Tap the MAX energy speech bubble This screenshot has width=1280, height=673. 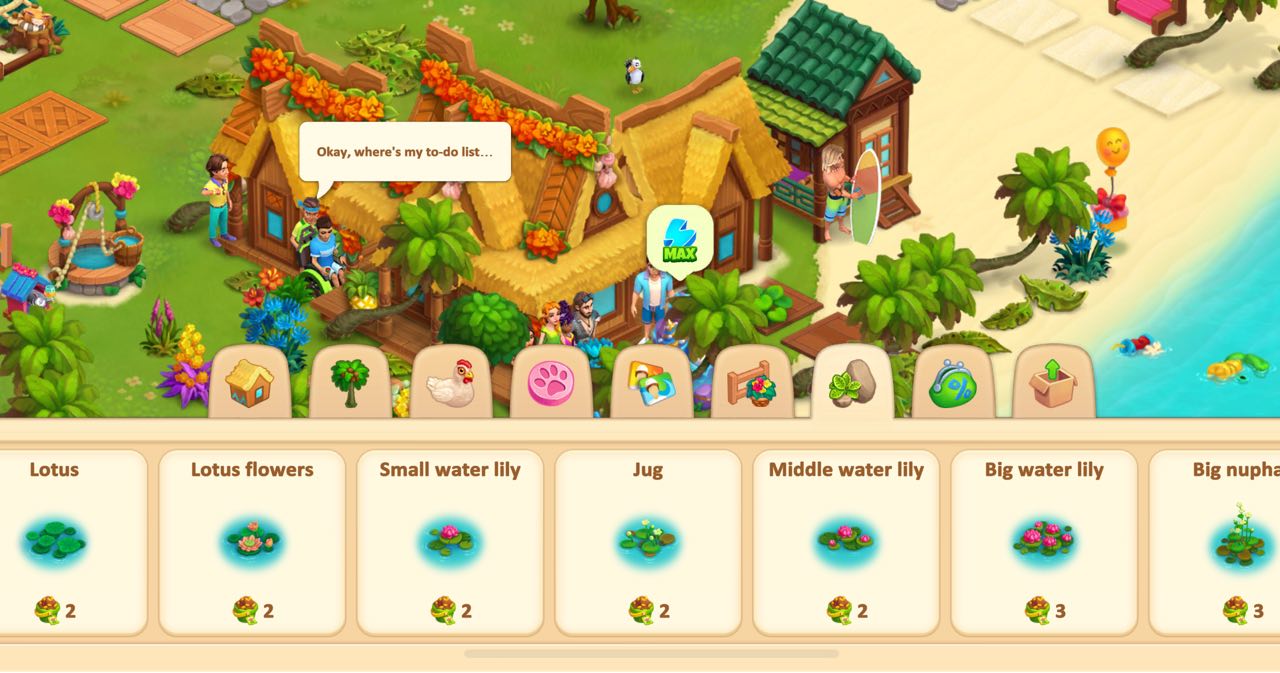pyautogui.click(x=680, y=238)
